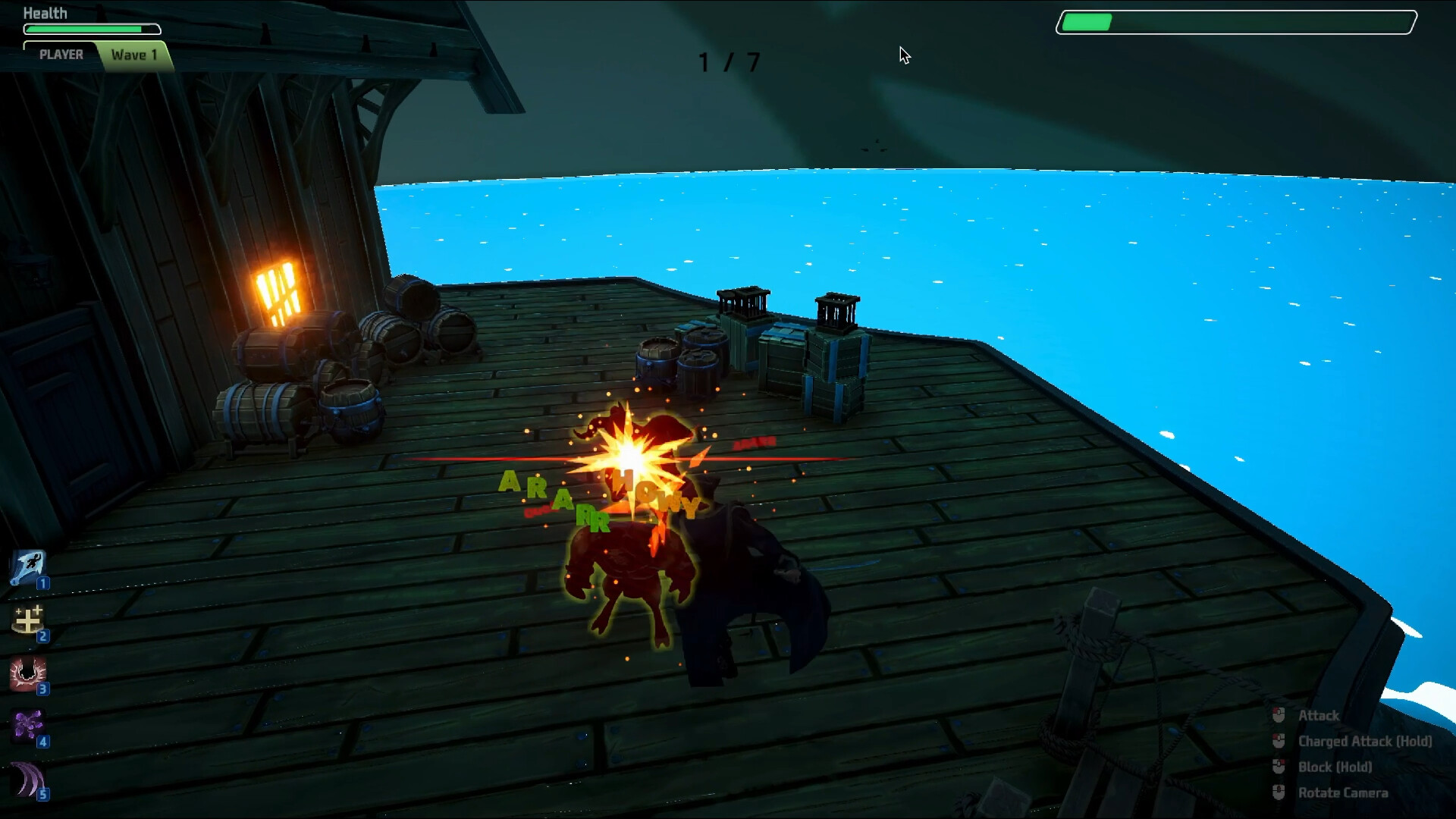Toggle the keybind badge labeled 3

pos(43,689)
